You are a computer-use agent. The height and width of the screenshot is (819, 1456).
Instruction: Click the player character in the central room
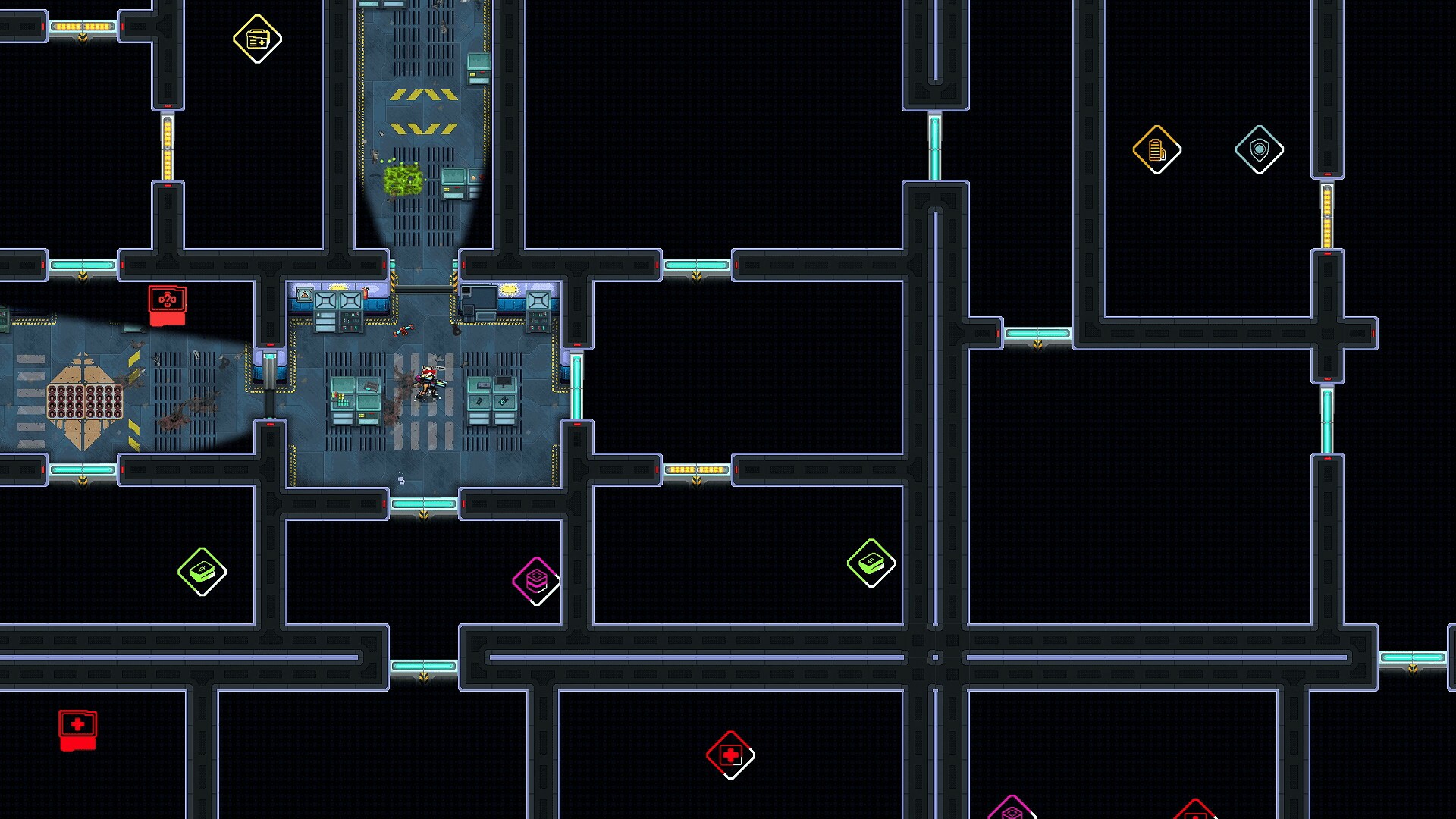point(426,381)
